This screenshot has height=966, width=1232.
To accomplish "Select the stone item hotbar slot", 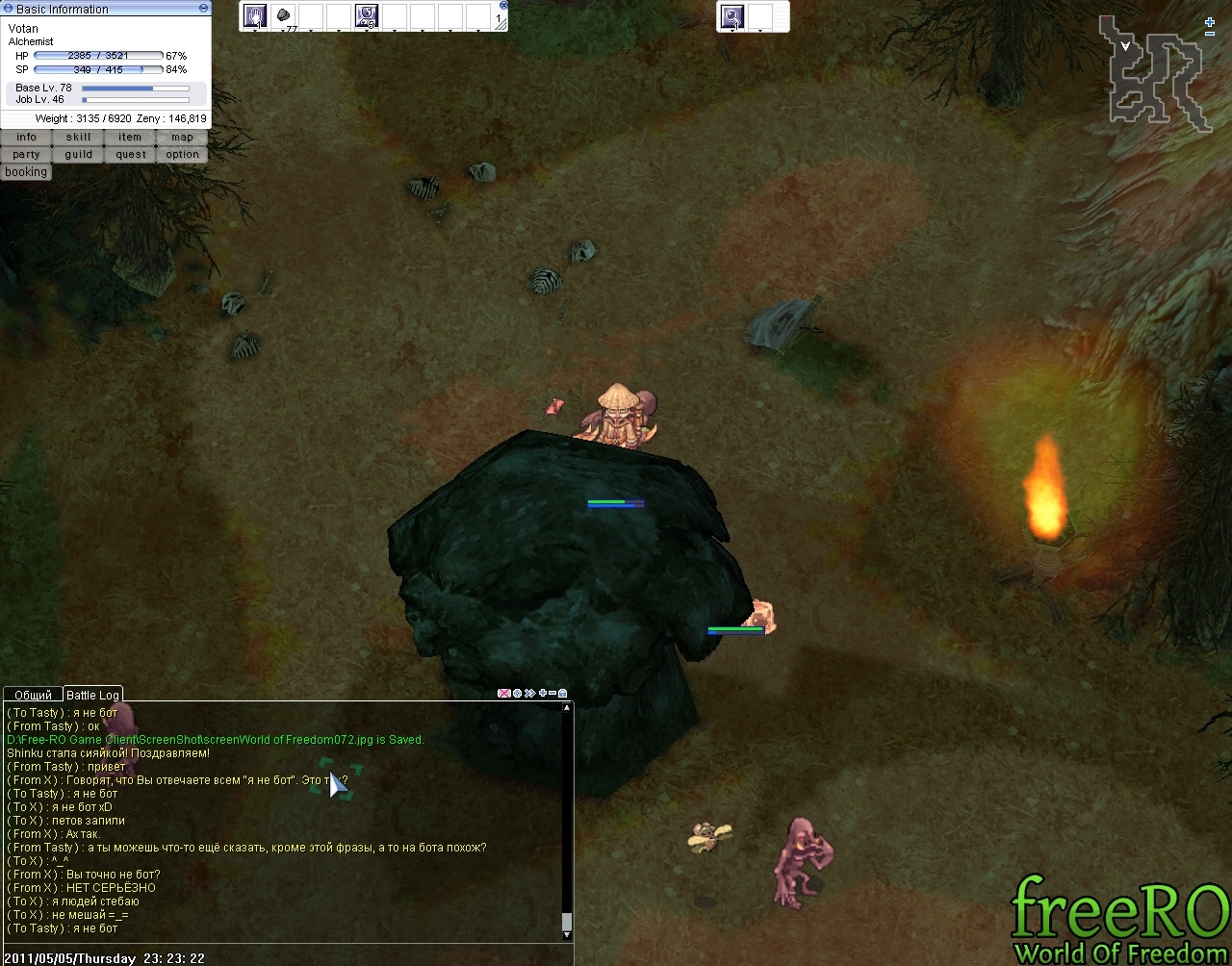I will click(x=283, y=15).
